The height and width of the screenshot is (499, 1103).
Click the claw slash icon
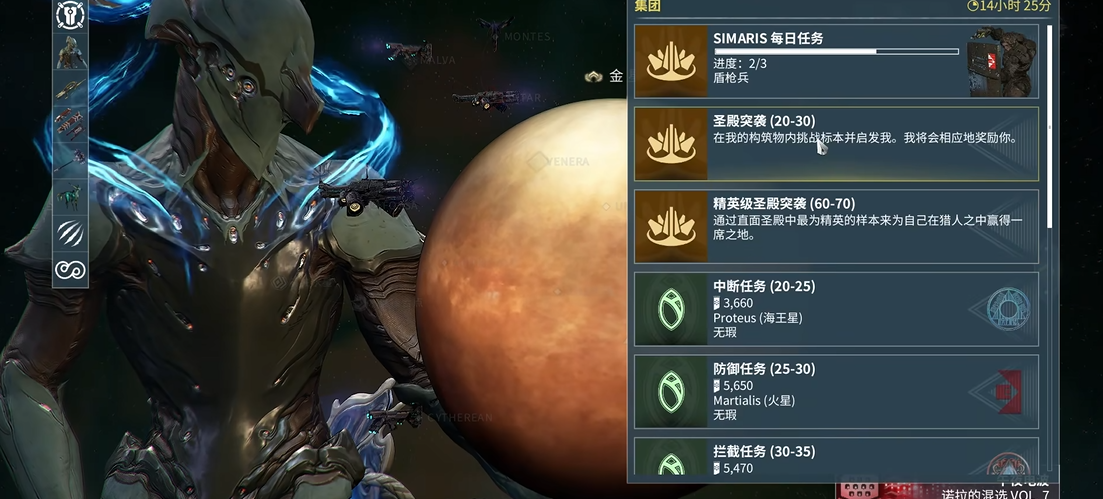[71, 233]
